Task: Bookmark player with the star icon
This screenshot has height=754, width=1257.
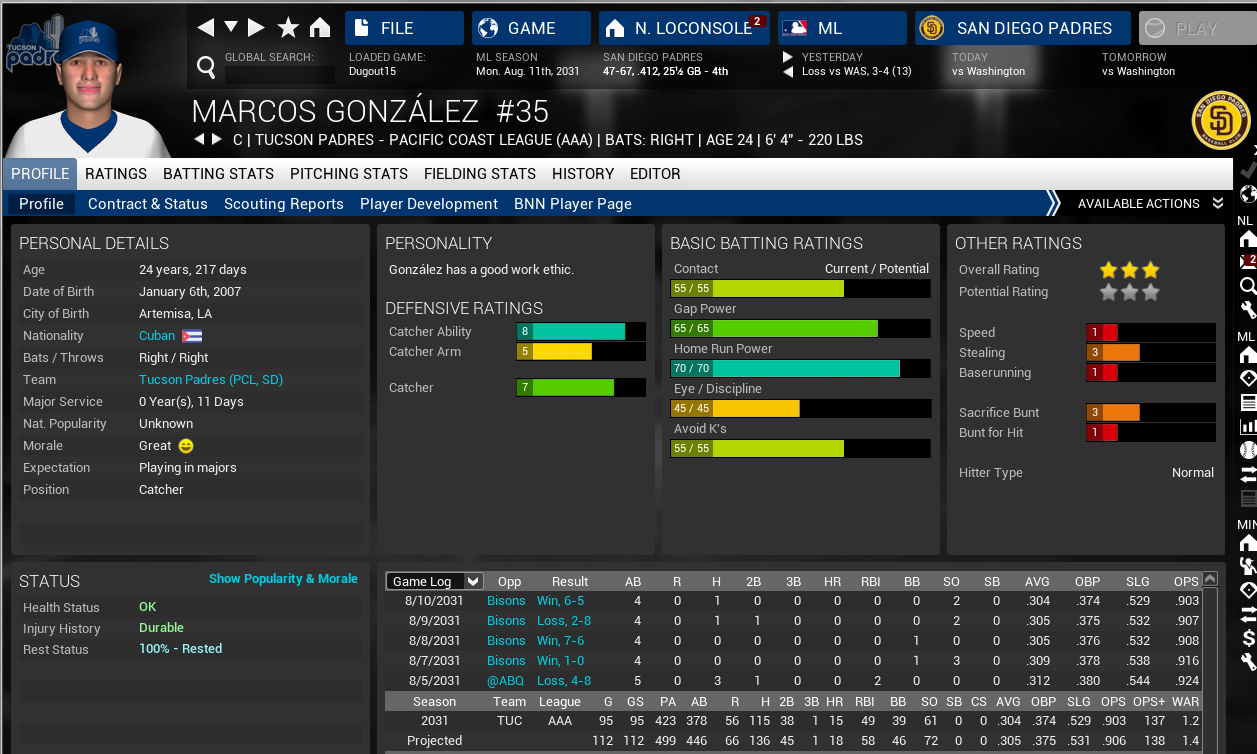Action: click(x=288, y=27)
